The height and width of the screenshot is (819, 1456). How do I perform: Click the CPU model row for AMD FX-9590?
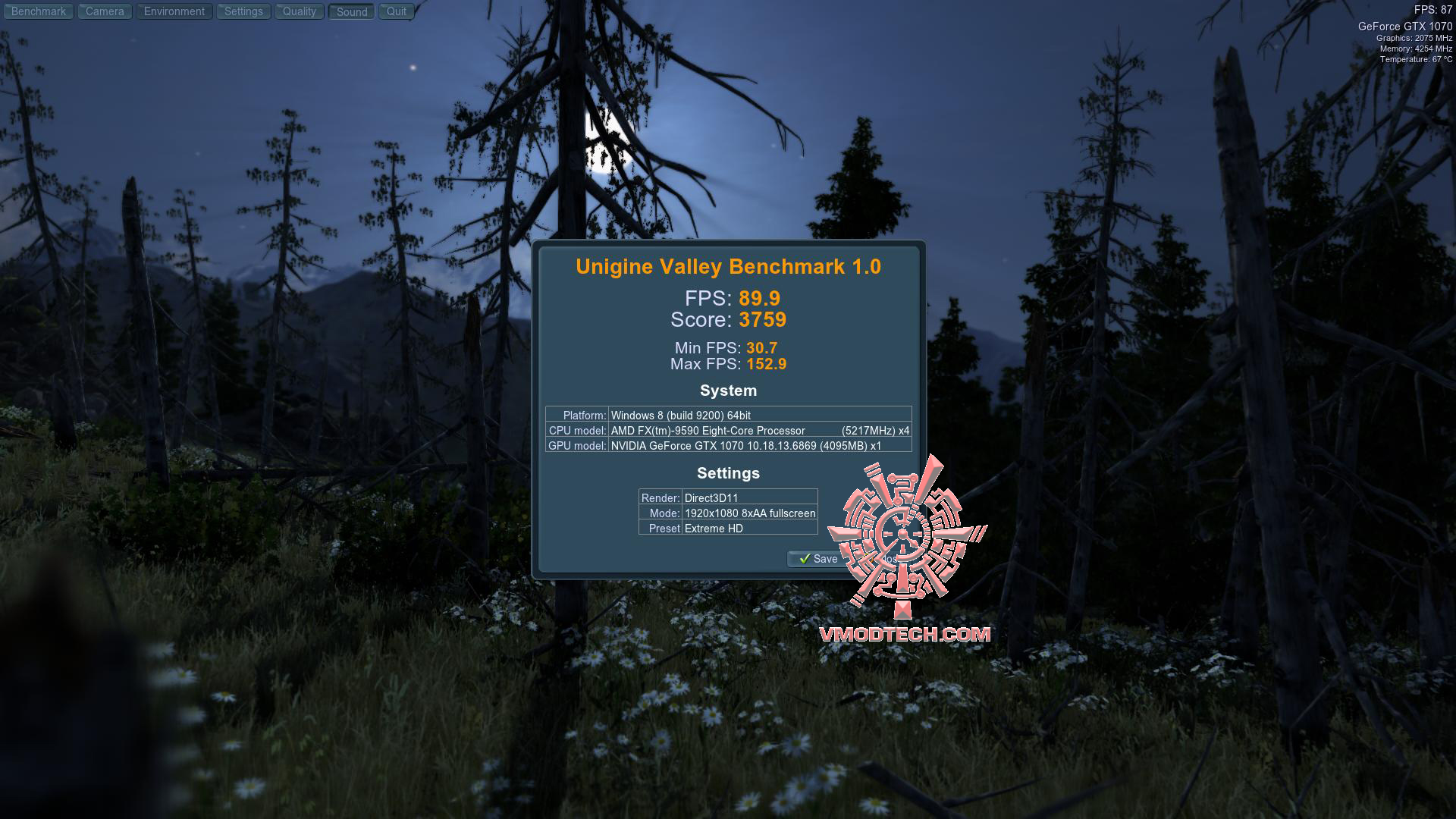(x=728, y=430)
